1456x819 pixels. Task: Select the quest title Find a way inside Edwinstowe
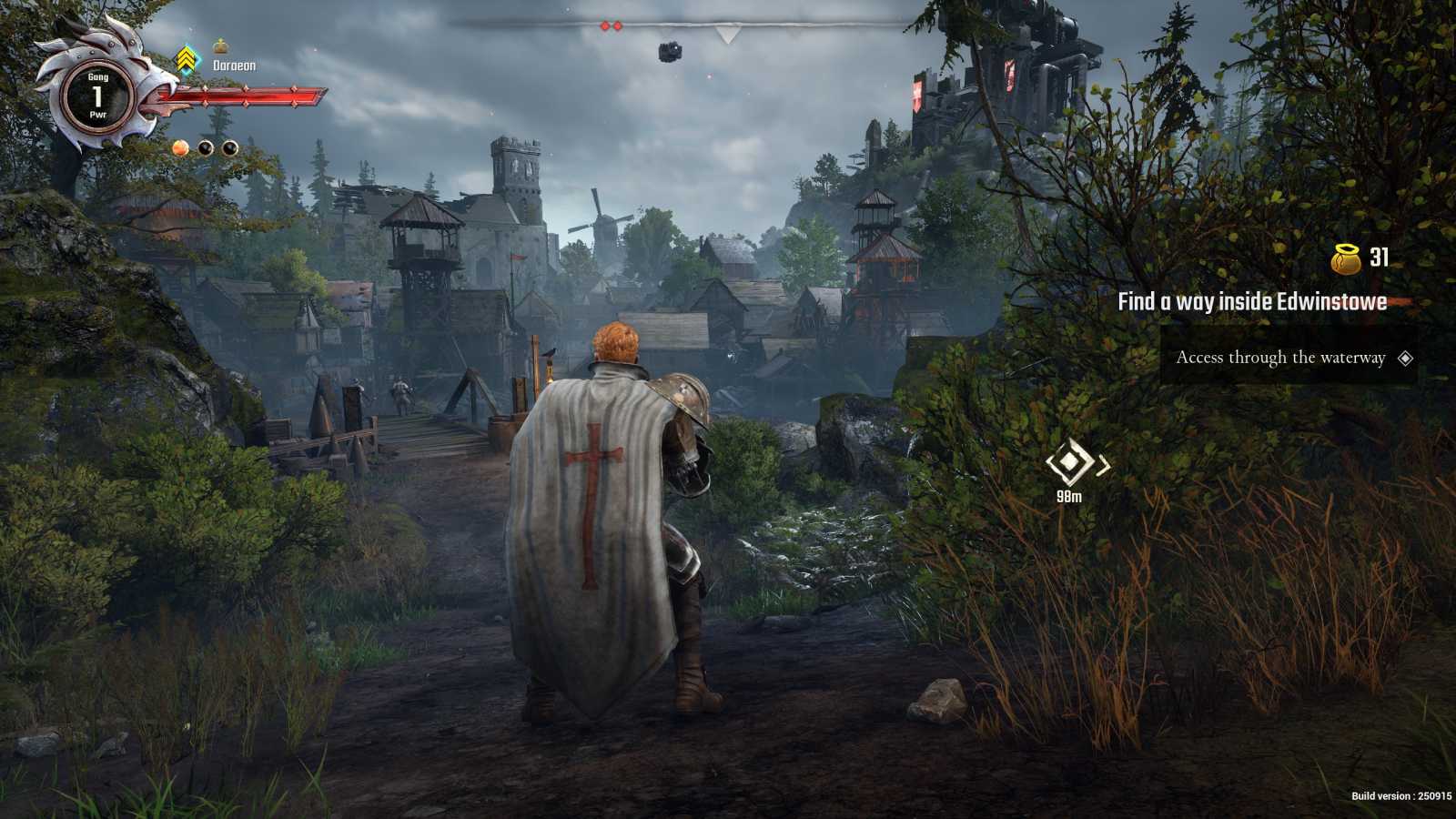(x=1252, y=301)
